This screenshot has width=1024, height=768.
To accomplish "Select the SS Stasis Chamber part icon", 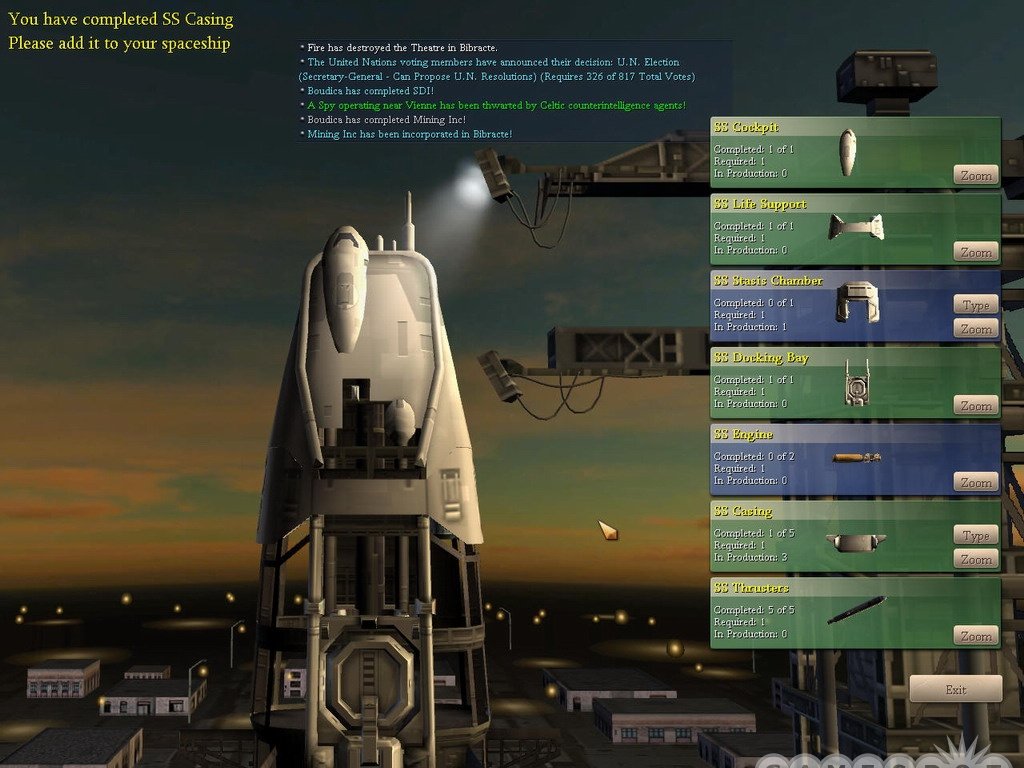I will click(857, 301).
